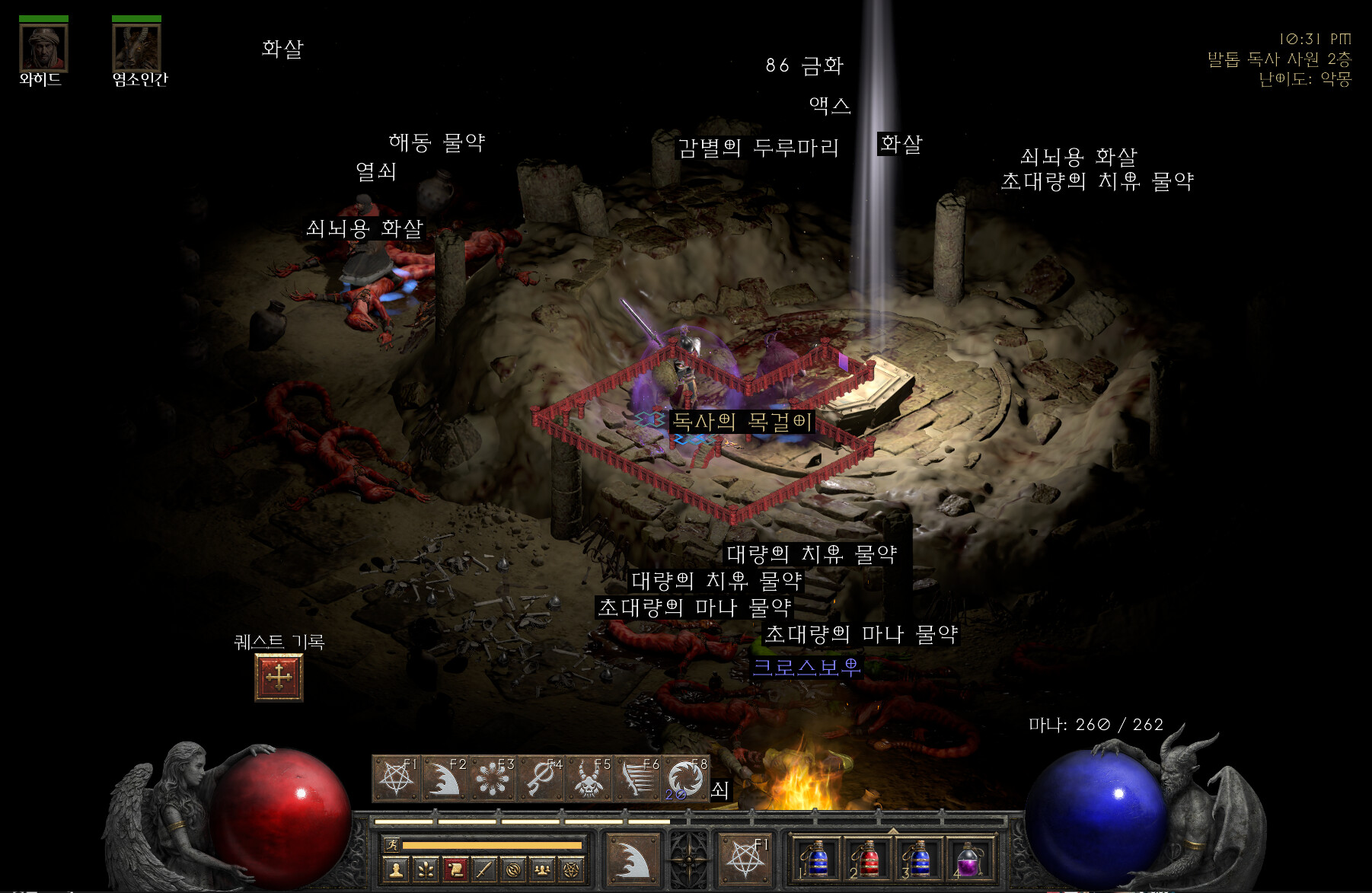Open the skill tree icon
This screenshot has width=1372, height=893.
pos(425,869)
